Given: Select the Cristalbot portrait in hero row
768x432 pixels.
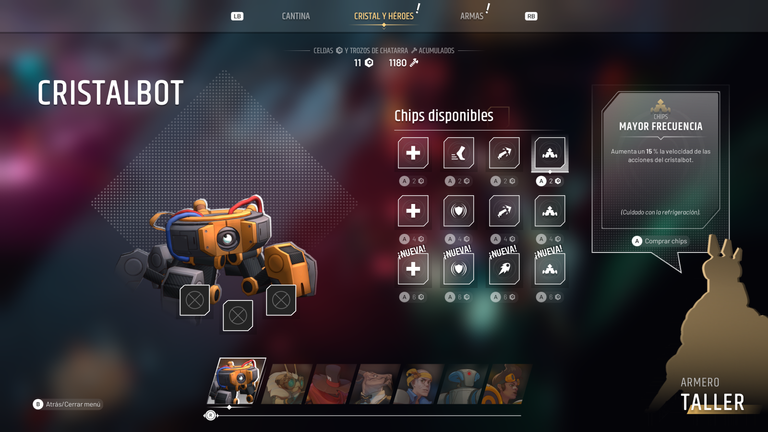Looking at the screenshot, I should (236, 383).
